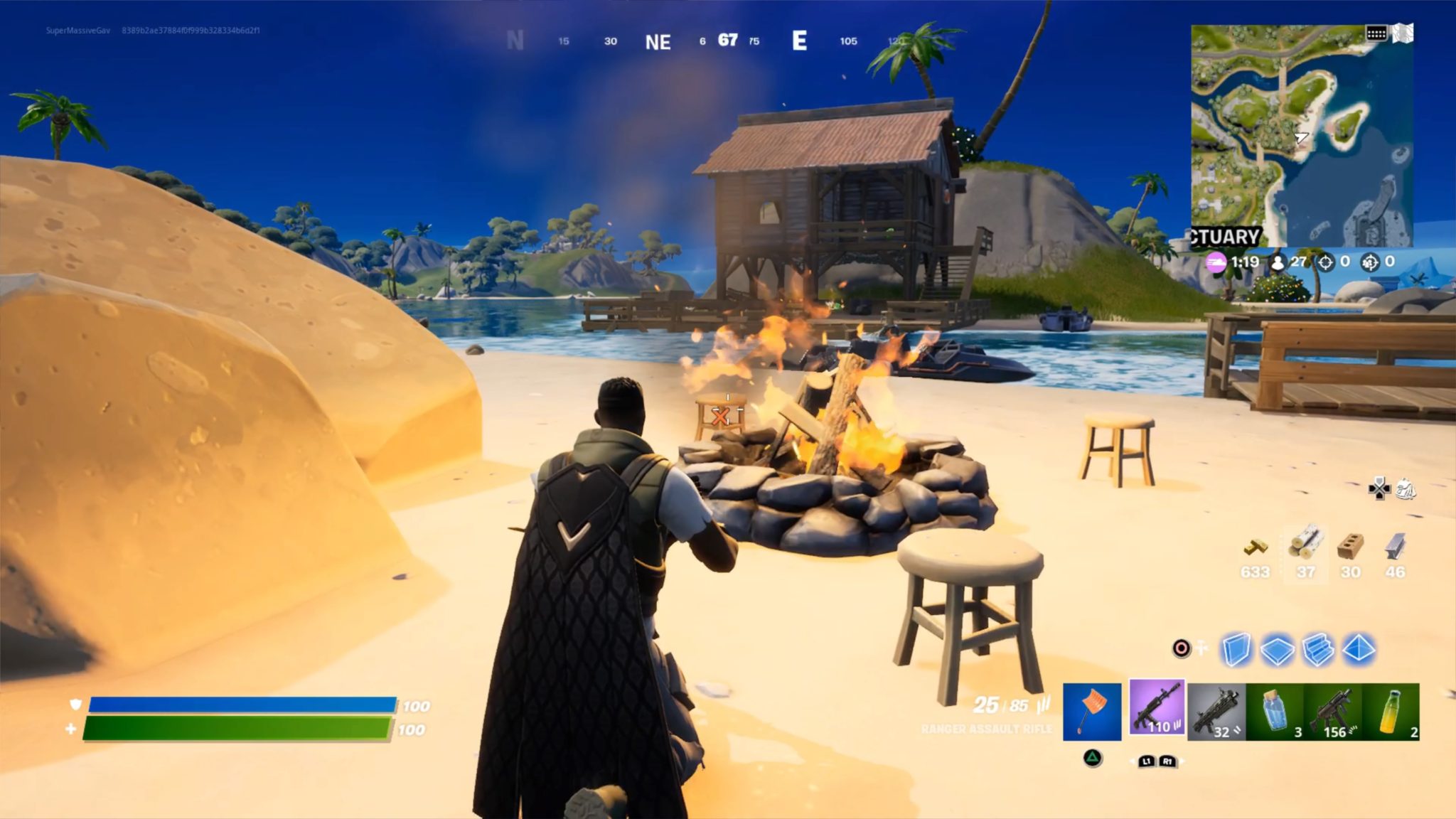Click the storm timer showing 1:19

[x=1245, y=262]
